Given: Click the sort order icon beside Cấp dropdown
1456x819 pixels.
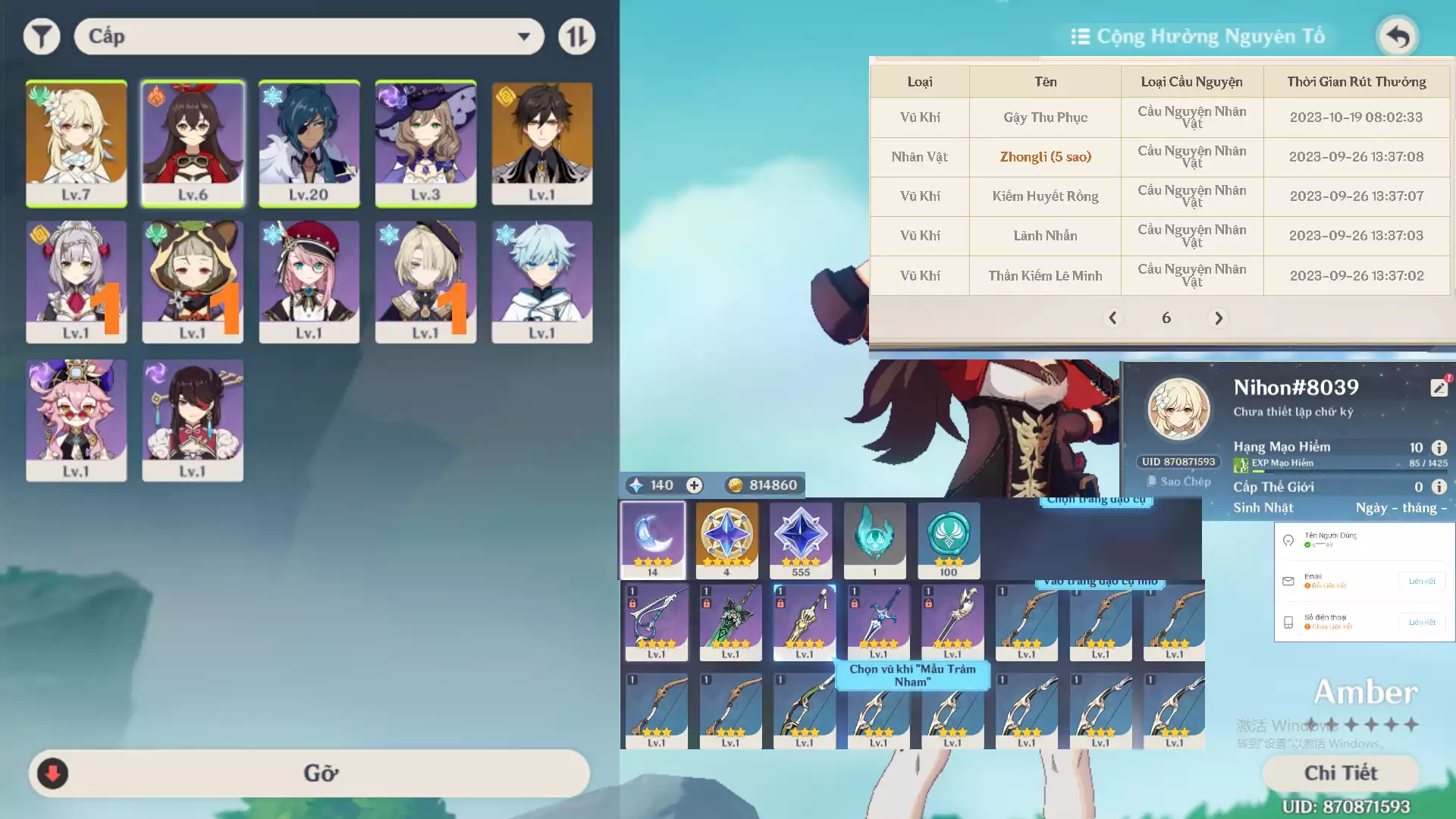Looking at the screenshot, I should click(x=576, y=36).
